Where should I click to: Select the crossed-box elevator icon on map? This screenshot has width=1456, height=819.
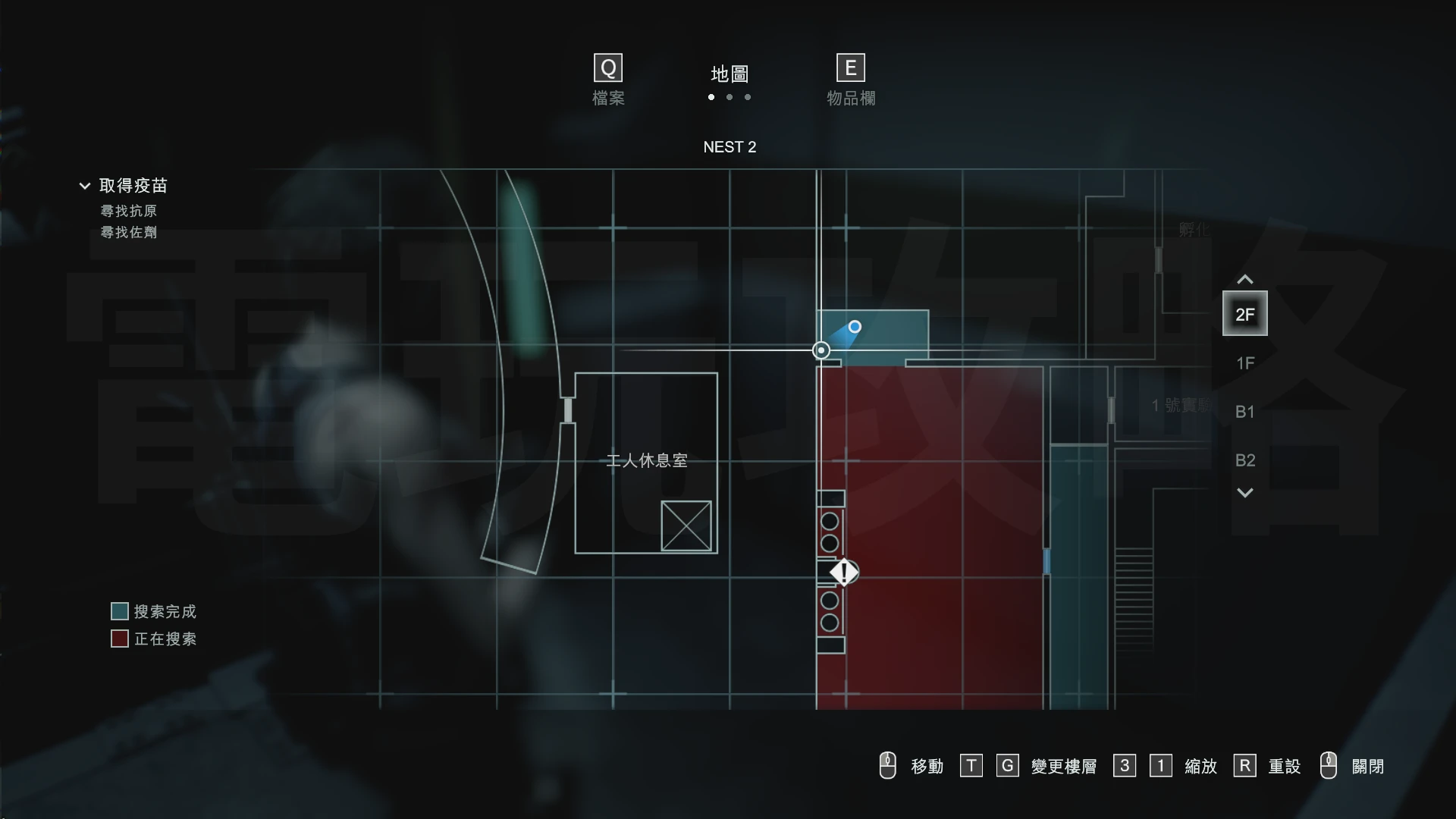(686, 526)
